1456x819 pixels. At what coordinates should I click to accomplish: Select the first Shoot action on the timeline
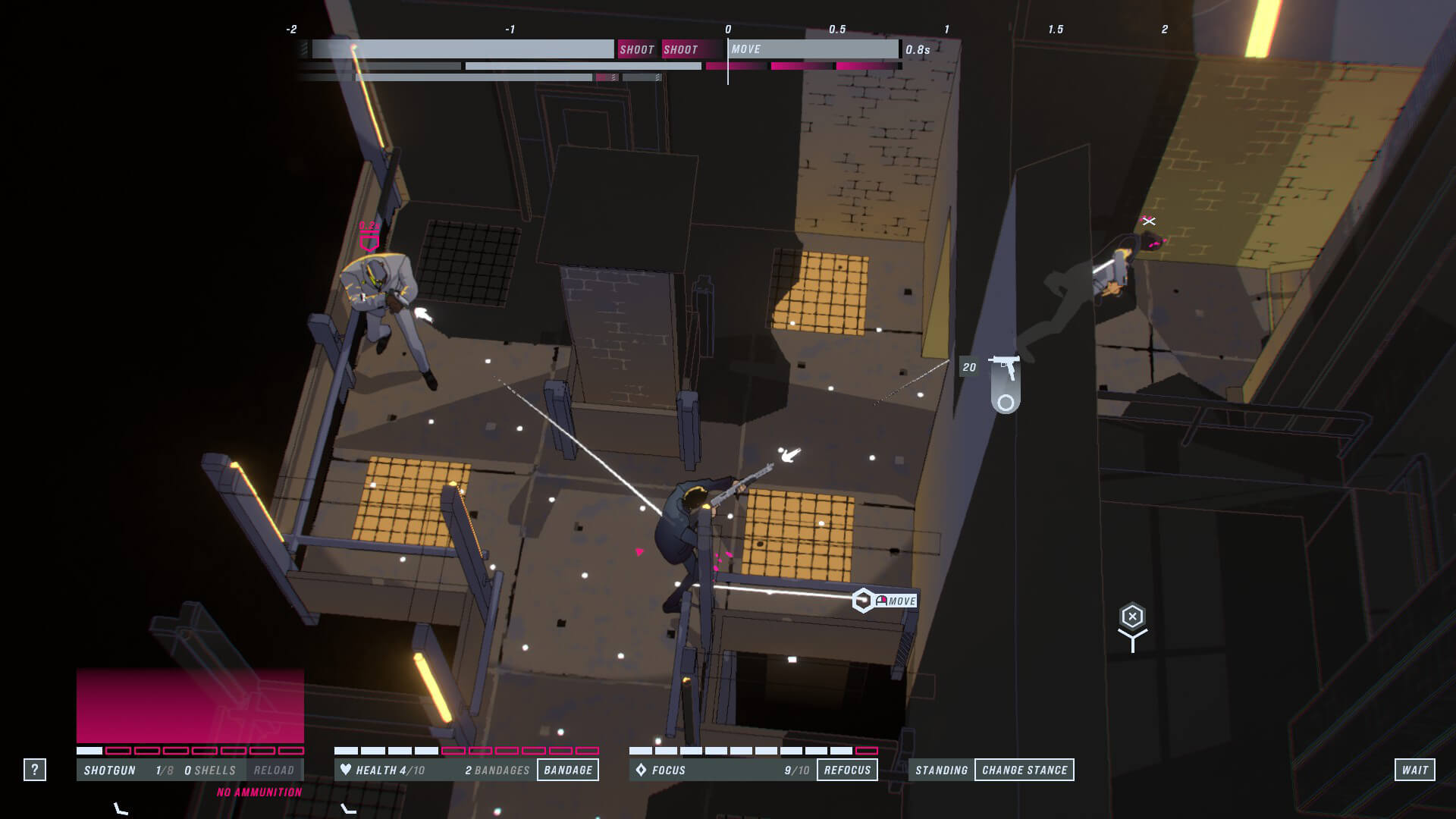click(x=636, y=49)
